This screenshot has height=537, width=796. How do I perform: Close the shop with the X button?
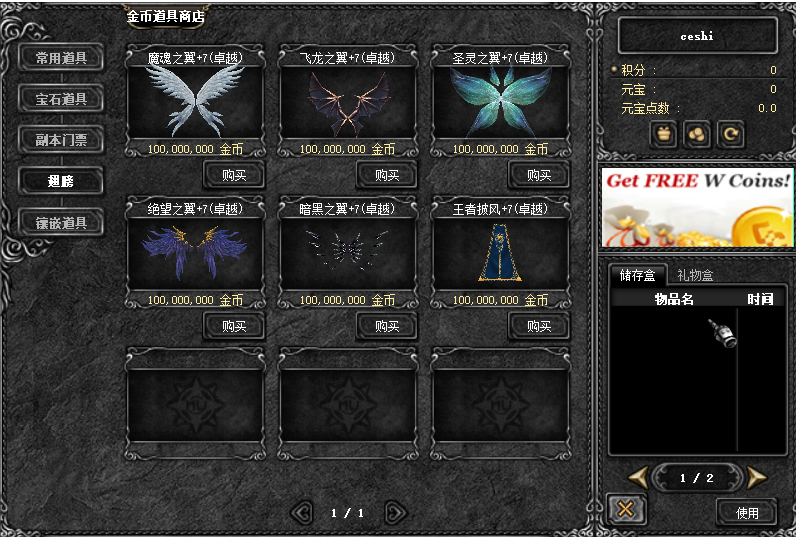point(626,509)
